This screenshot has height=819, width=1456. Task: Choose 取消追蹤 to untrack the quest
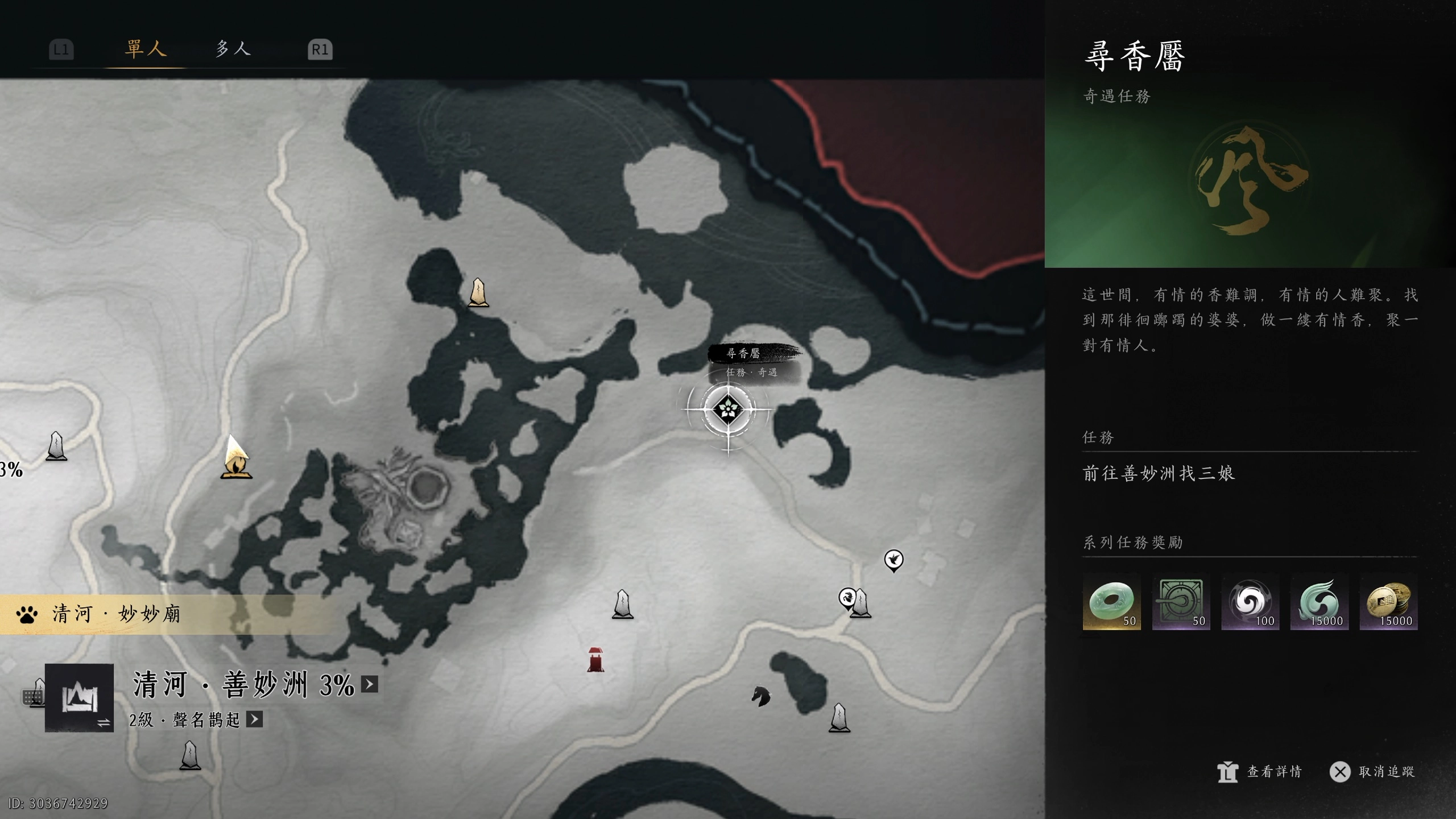[1372, 772]
